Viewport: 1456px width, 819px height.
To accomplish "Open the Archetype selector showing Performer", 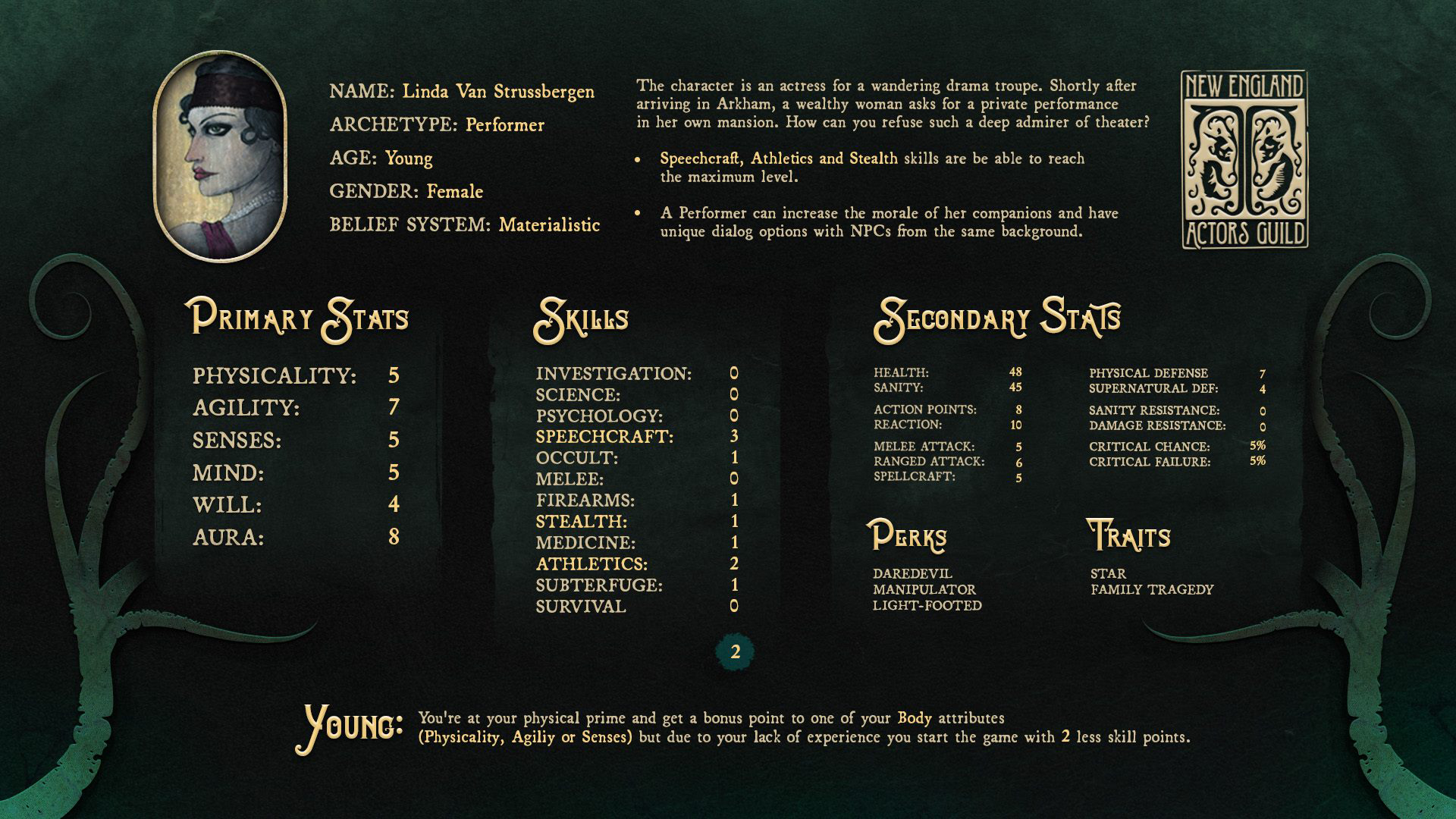I will pyautogui.click(x=437, y=124).
